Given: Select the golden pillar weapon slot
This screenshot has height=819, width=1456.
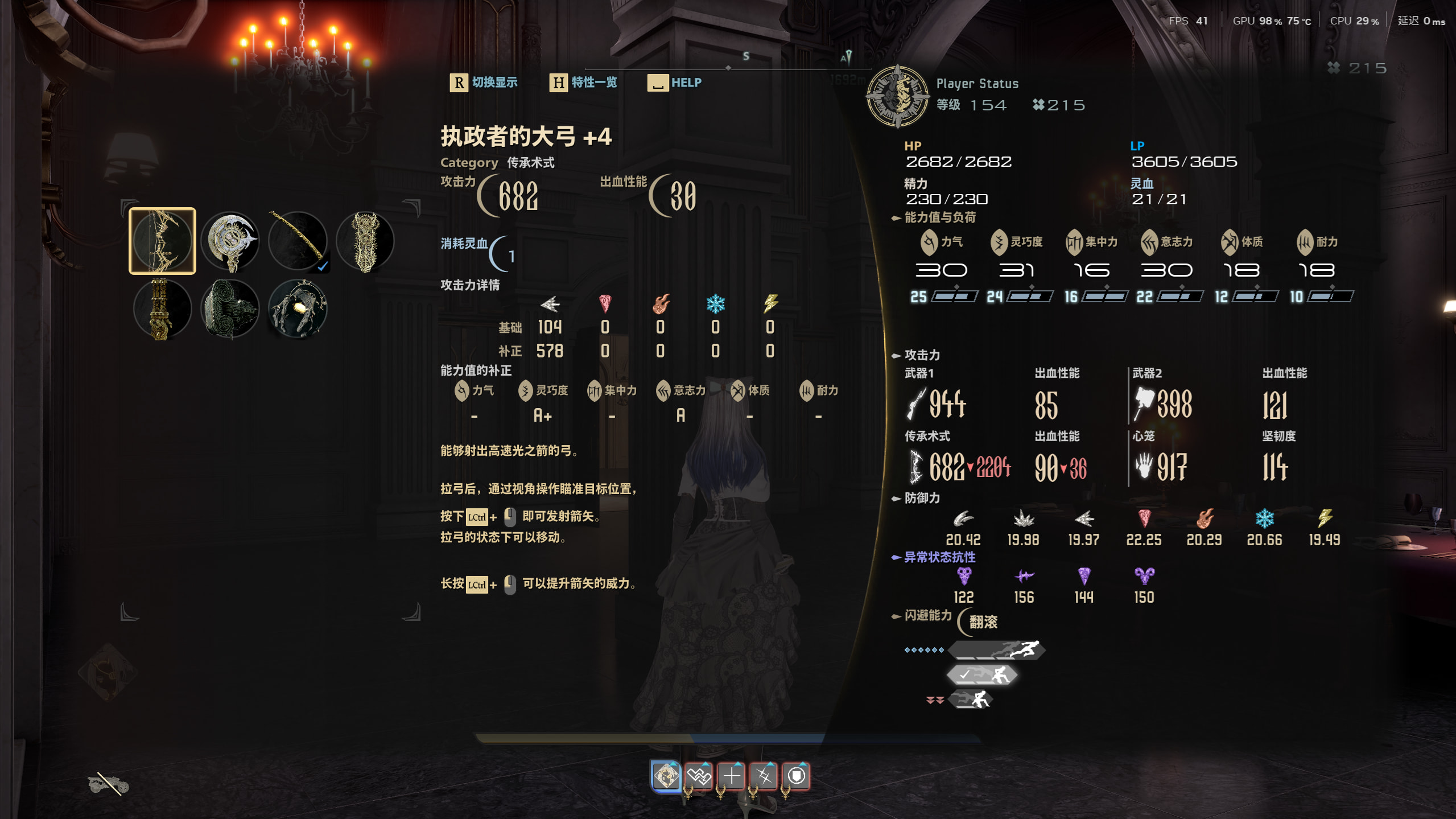Looking at the screenshot, I should coord(162,309).
